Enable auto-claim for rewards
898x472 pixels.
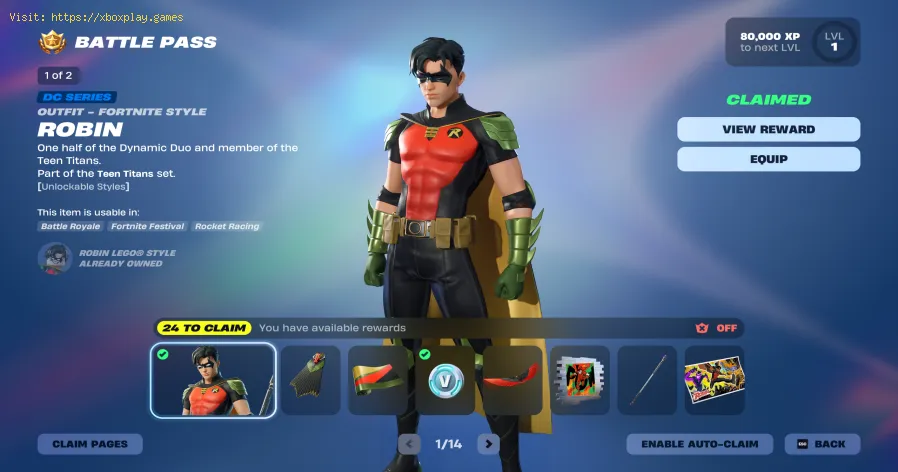tap(699, 444)
